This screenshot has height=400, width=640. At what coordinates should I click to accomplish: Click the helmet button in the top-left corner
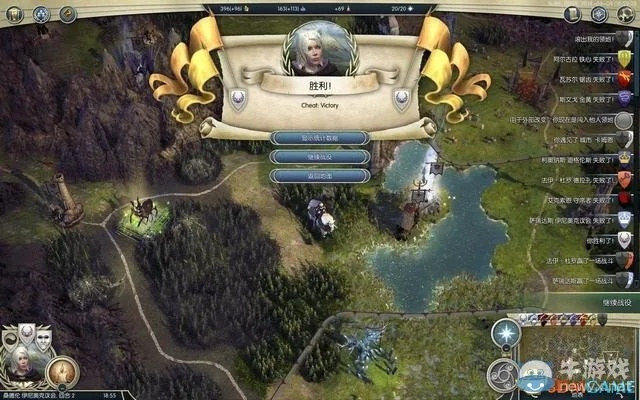pyautogui.click(x=14, y=14)
